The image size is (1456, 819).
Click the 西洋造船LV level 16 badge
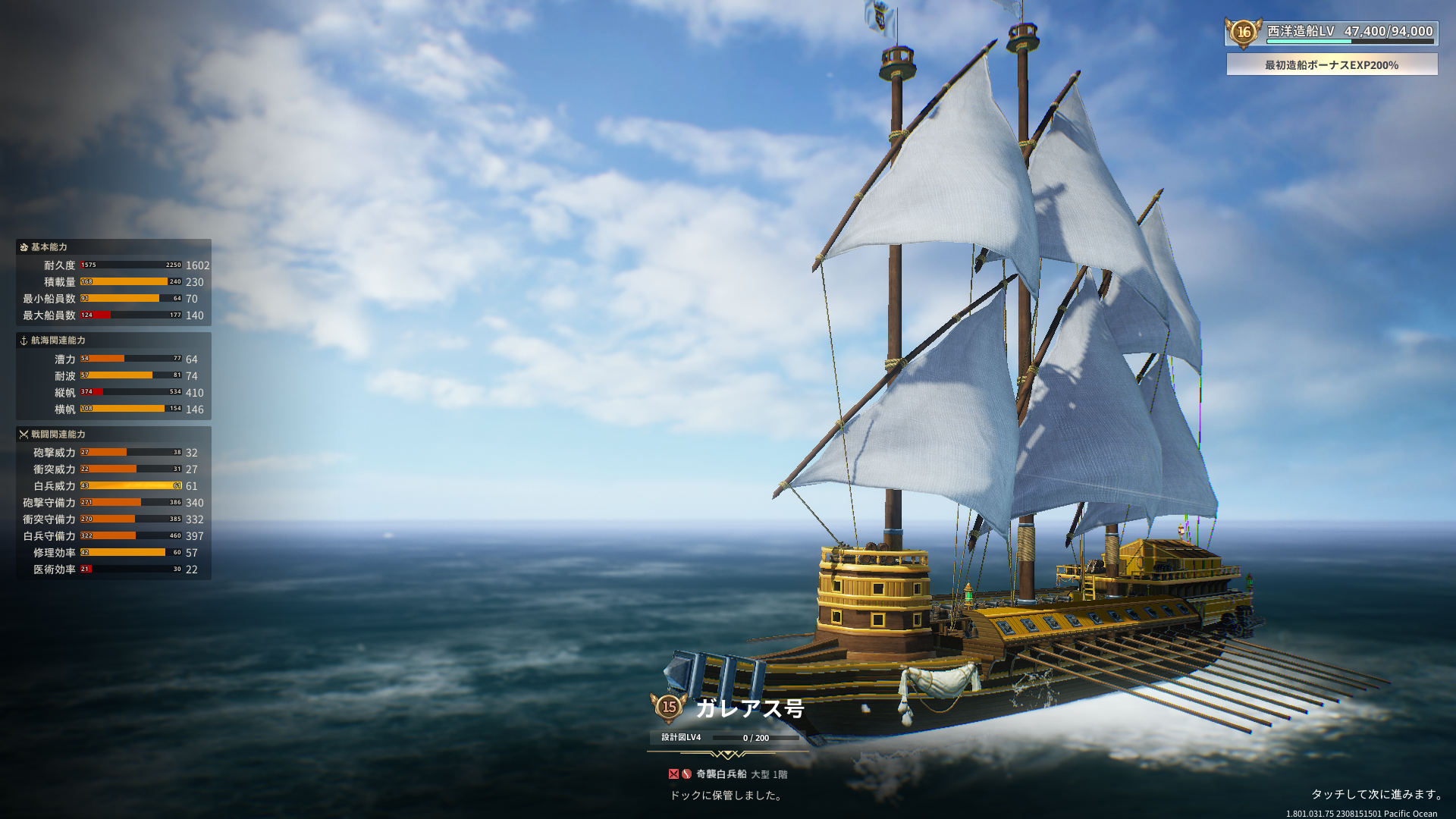[x=1244, y=33]
